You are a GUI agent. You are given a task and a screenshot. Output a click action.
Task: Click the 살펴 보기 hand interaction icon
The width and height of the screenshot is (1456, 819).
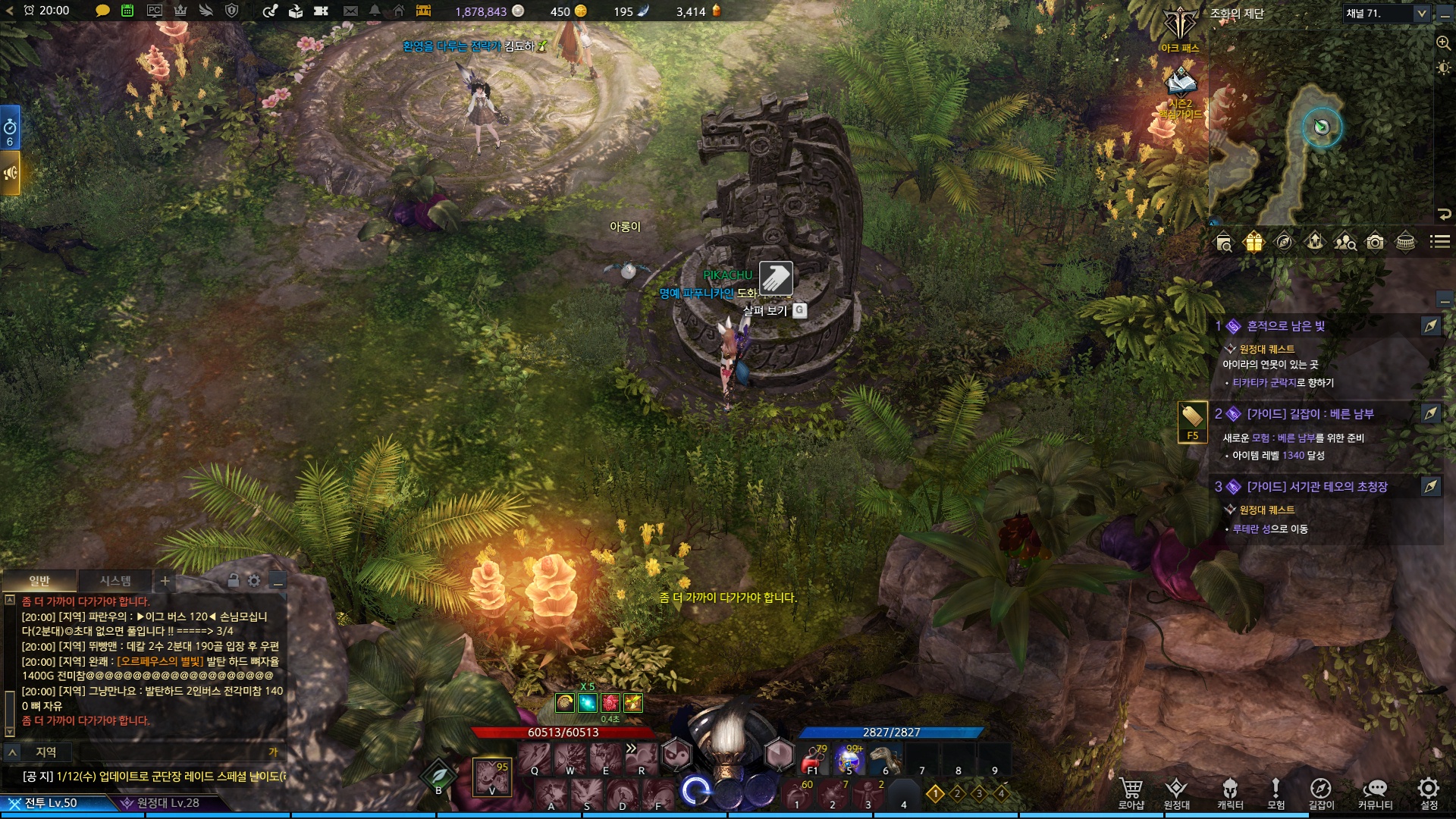tap(776, 278)
